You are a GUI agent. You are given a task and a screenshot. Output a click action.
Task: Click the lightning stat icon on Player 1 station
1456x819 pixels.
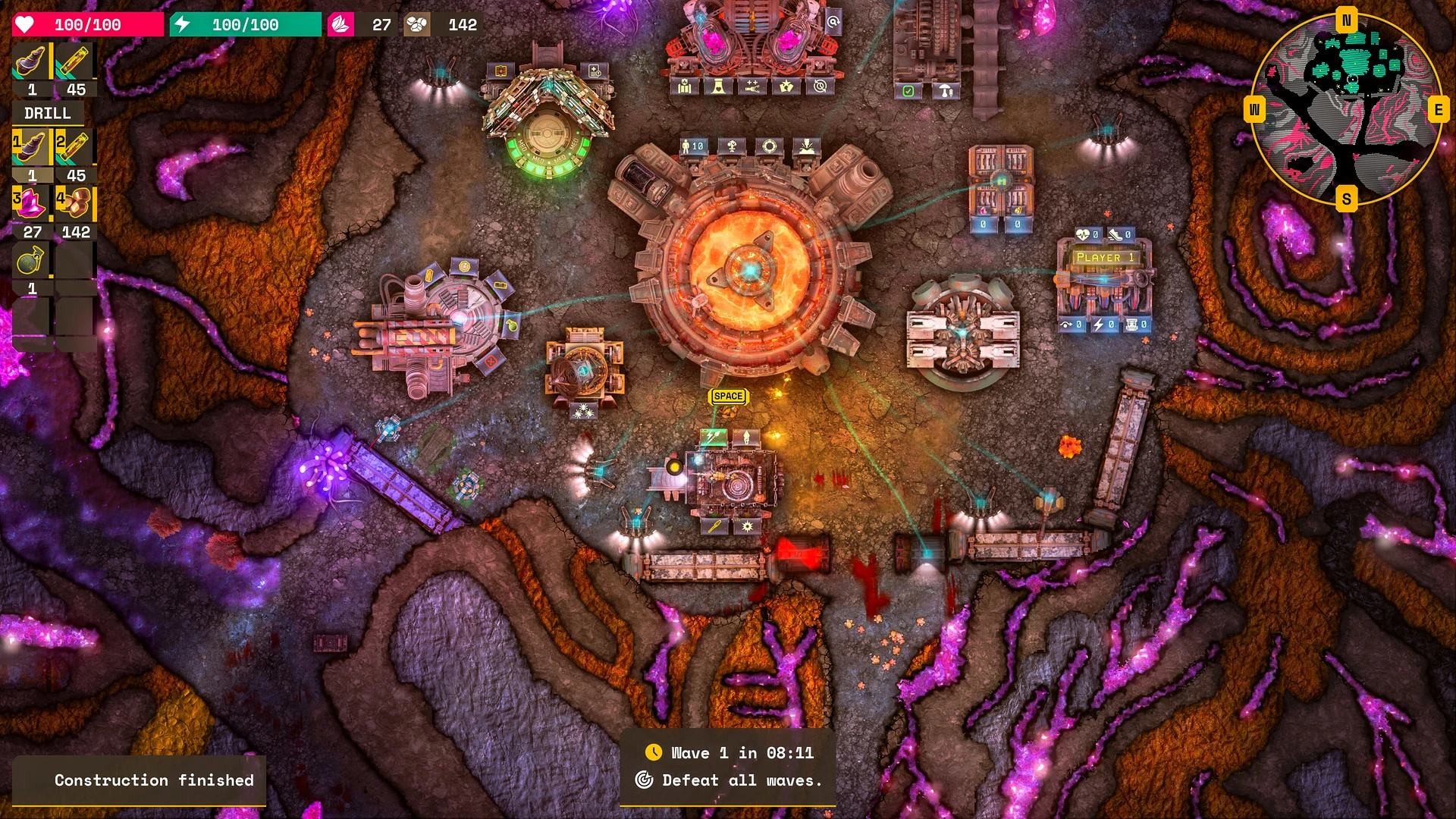[1098, 324]
